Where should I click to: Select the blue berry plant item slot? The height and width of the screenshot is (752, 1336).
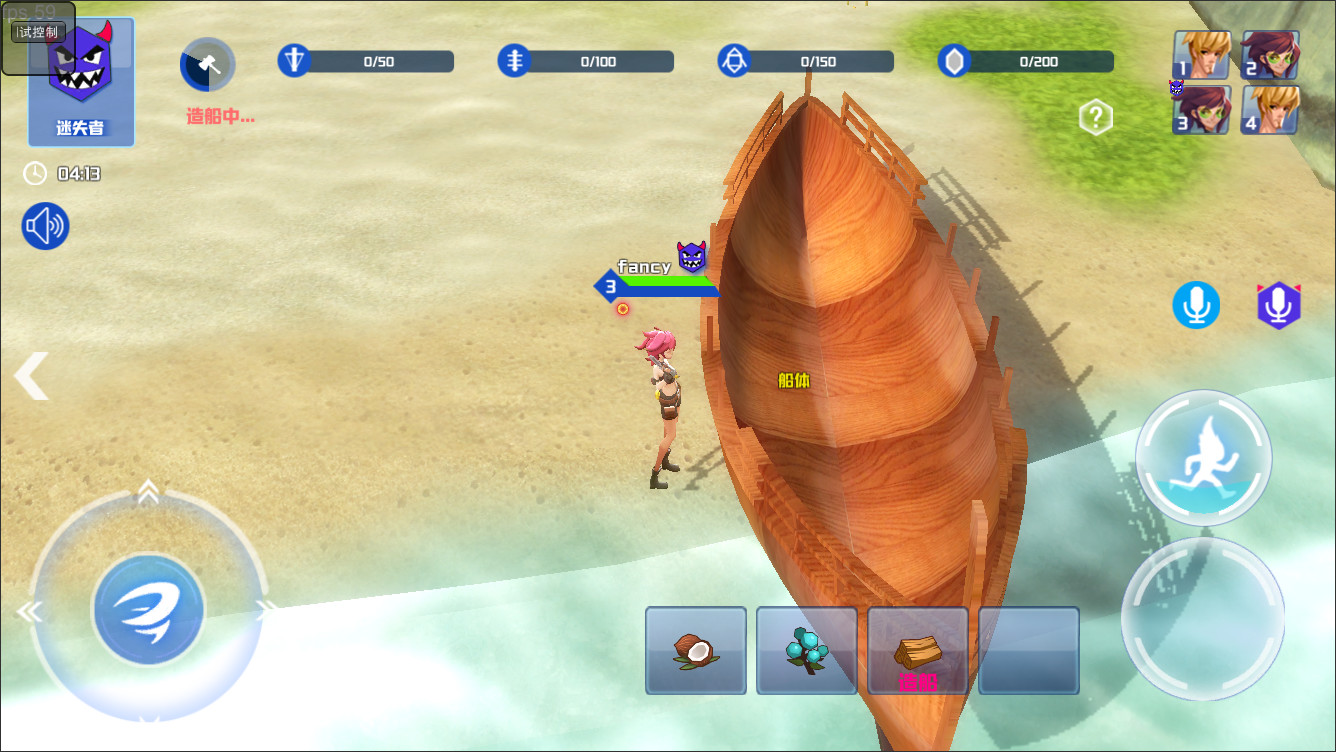[806, 650]
